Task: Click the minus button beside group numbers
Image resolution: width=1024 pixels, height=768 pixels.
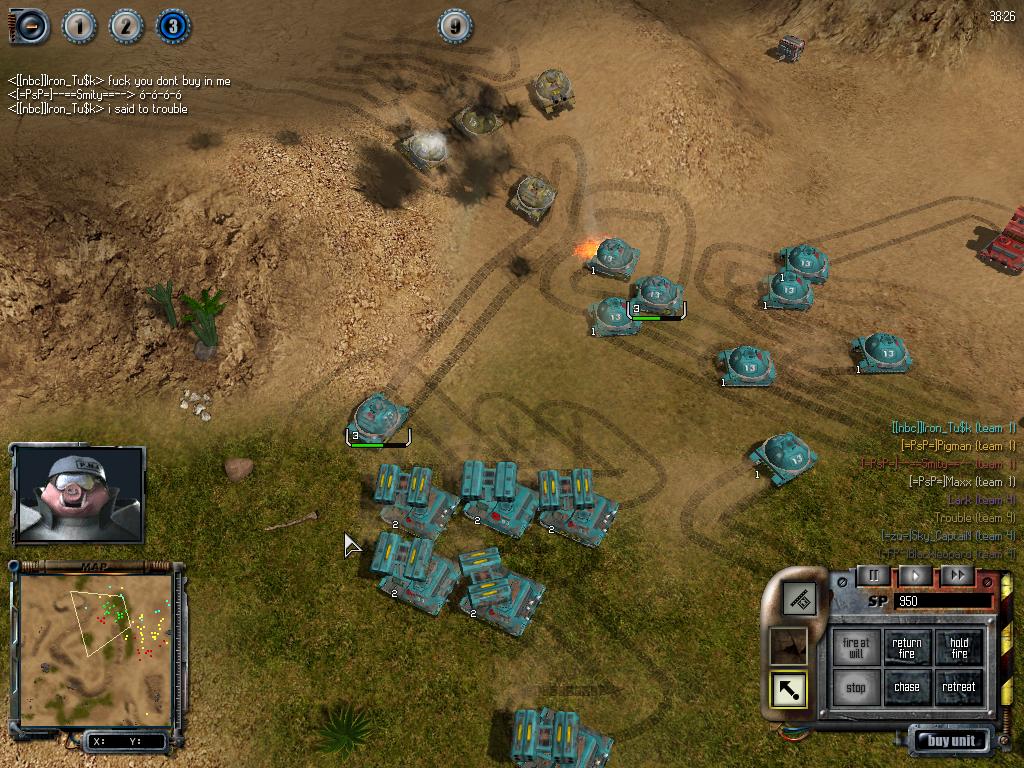Action: tap(30, 26)
